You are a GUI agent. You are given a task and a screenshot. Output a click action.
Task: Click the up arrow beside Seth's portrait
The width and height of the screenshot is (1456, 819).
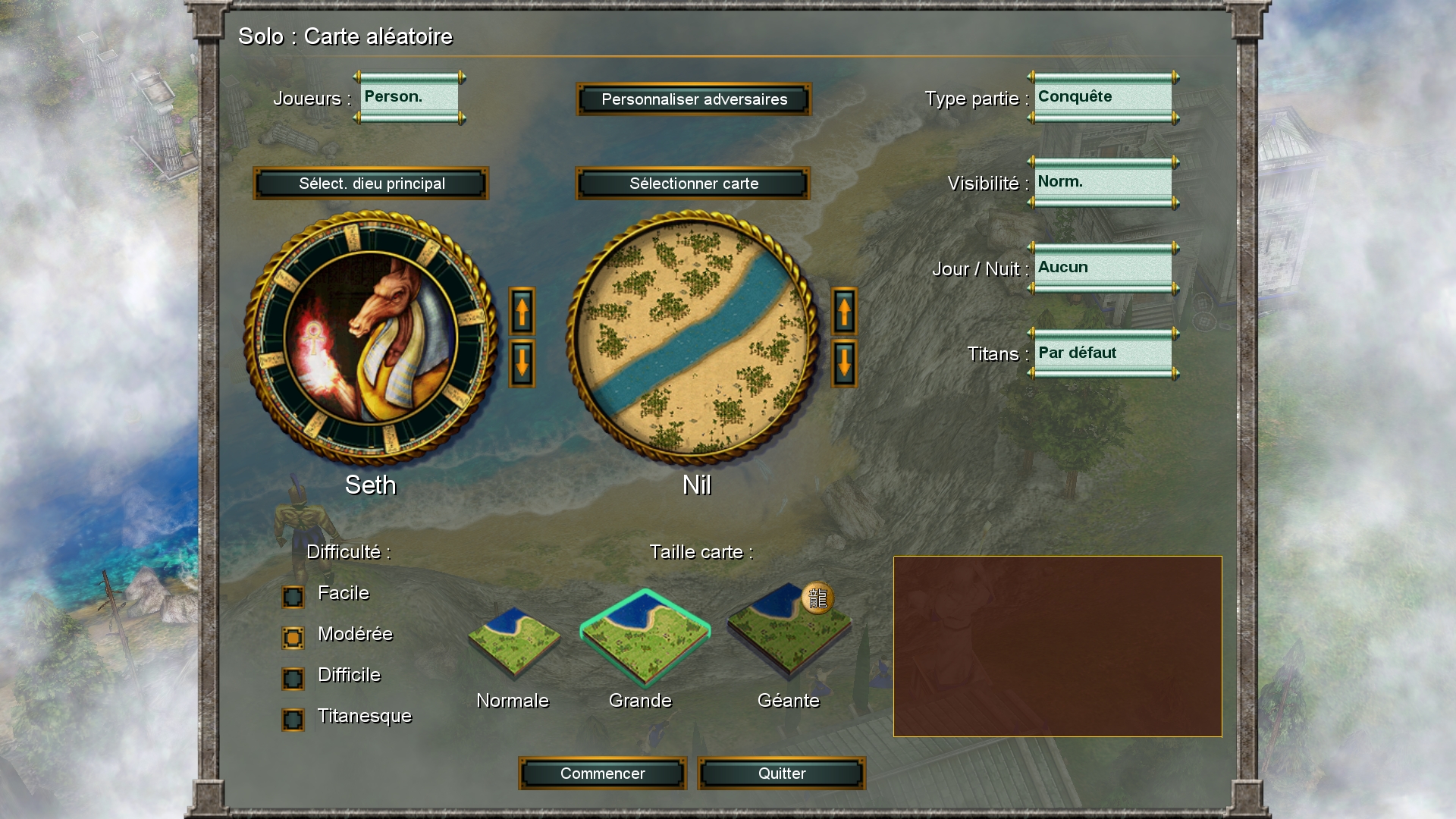[522, 311]
